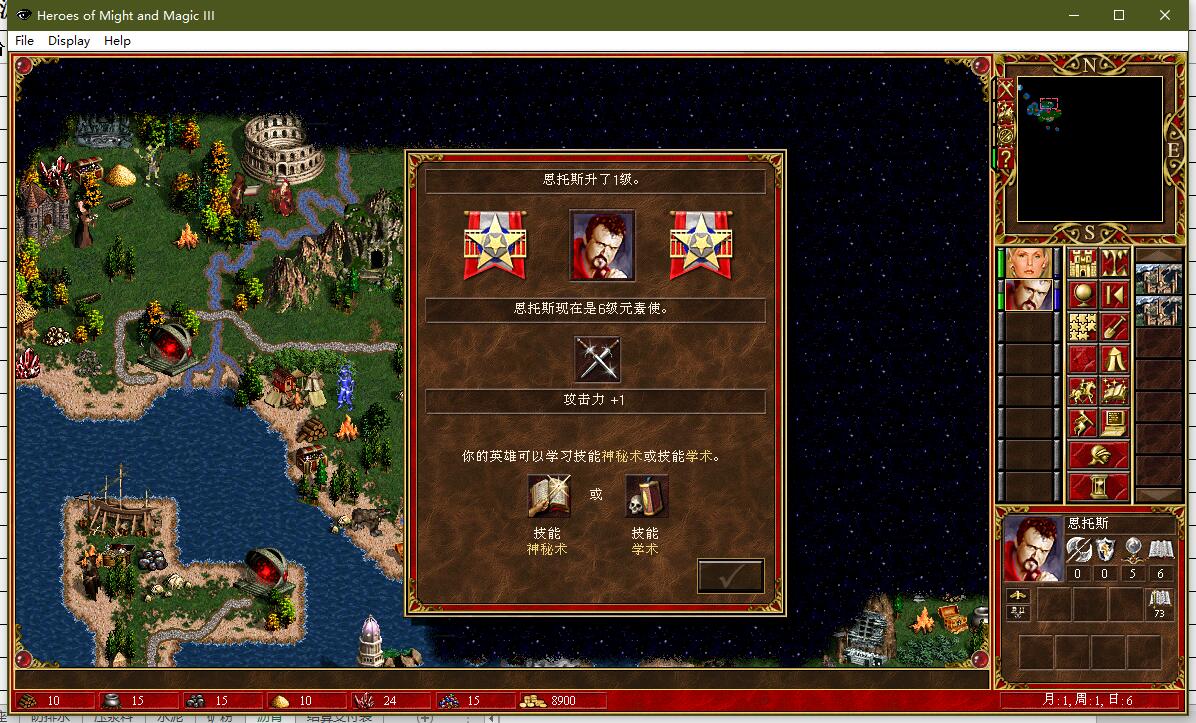
Task: Select the blonde hero portrait in hero list
Action: (x=1030, y=263)
